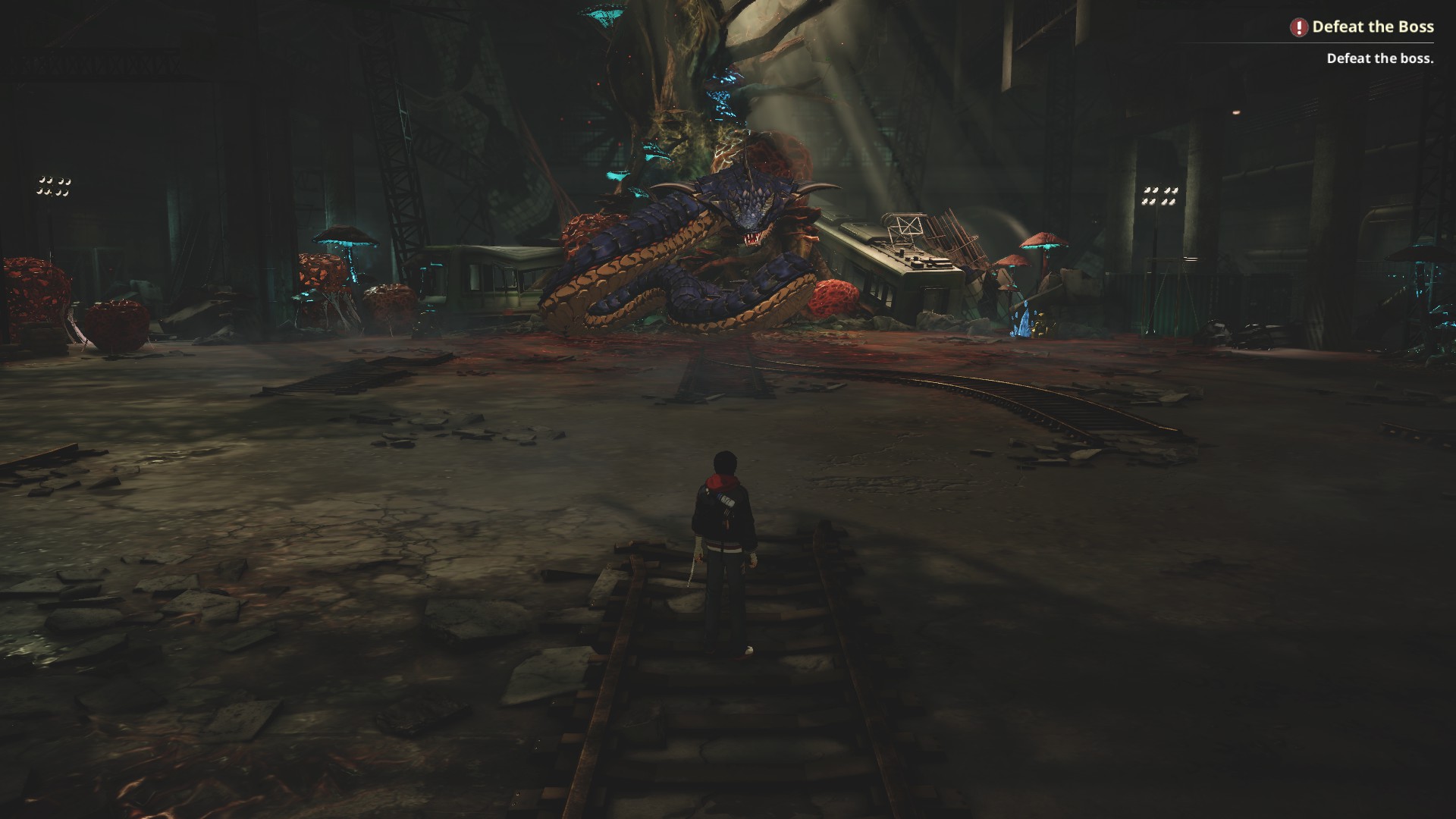Click the player character on the tracks
This screenshot has width=1456, height=819.
click(724, 531)
